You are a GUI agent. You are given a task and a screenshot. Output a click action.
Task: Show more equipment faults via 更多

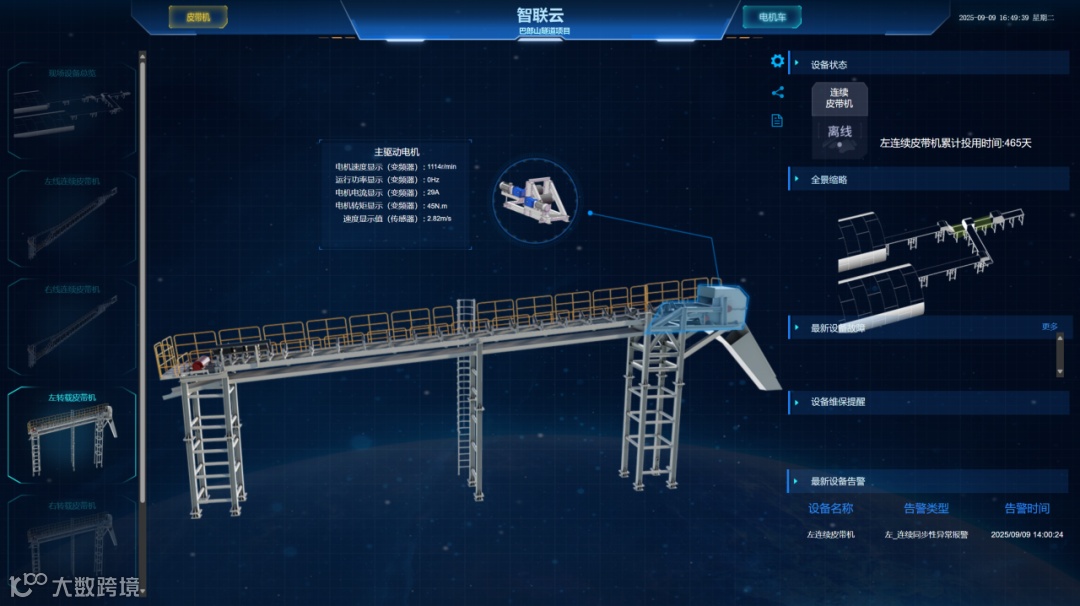1049,327
